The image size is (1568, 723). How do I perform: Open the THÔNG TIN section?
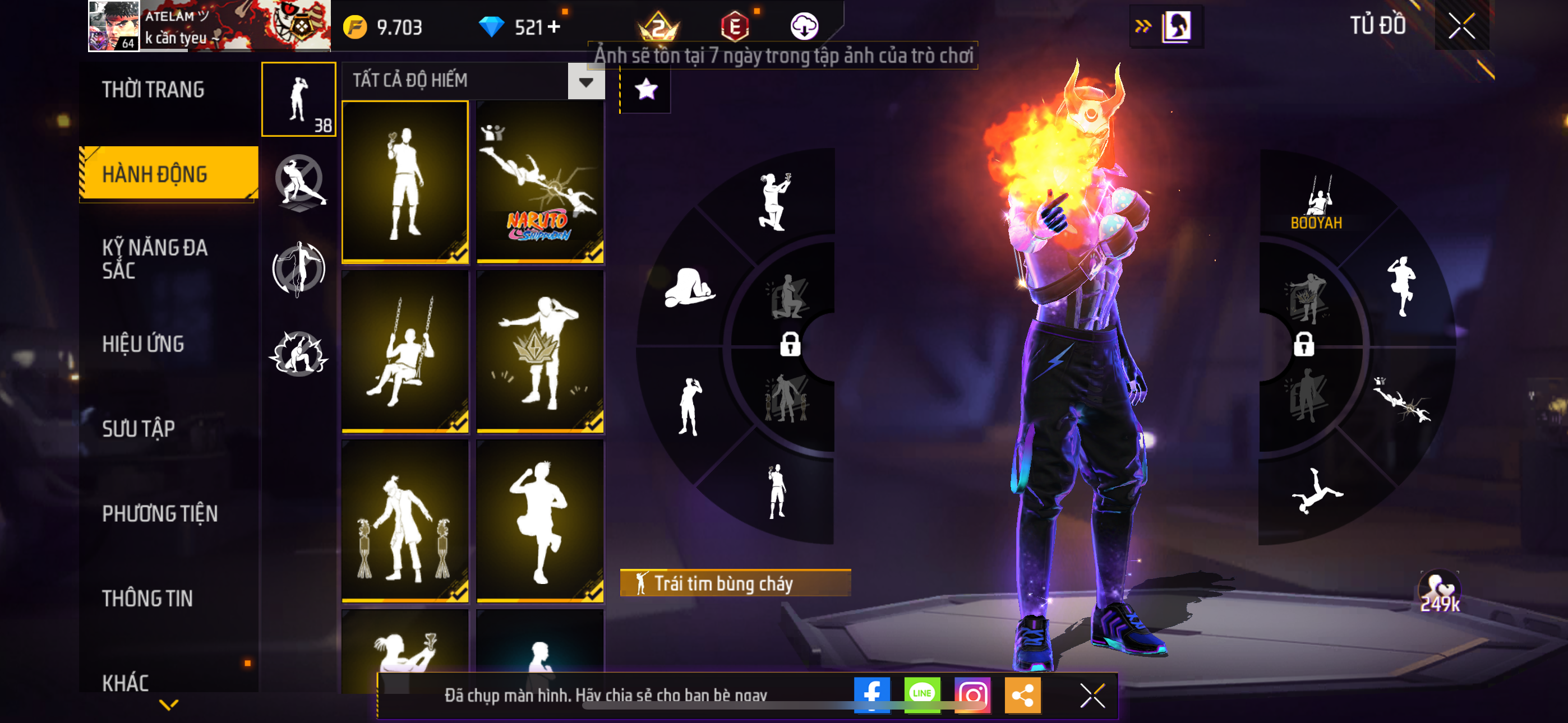pyautogui.click(x=147, y=597)
